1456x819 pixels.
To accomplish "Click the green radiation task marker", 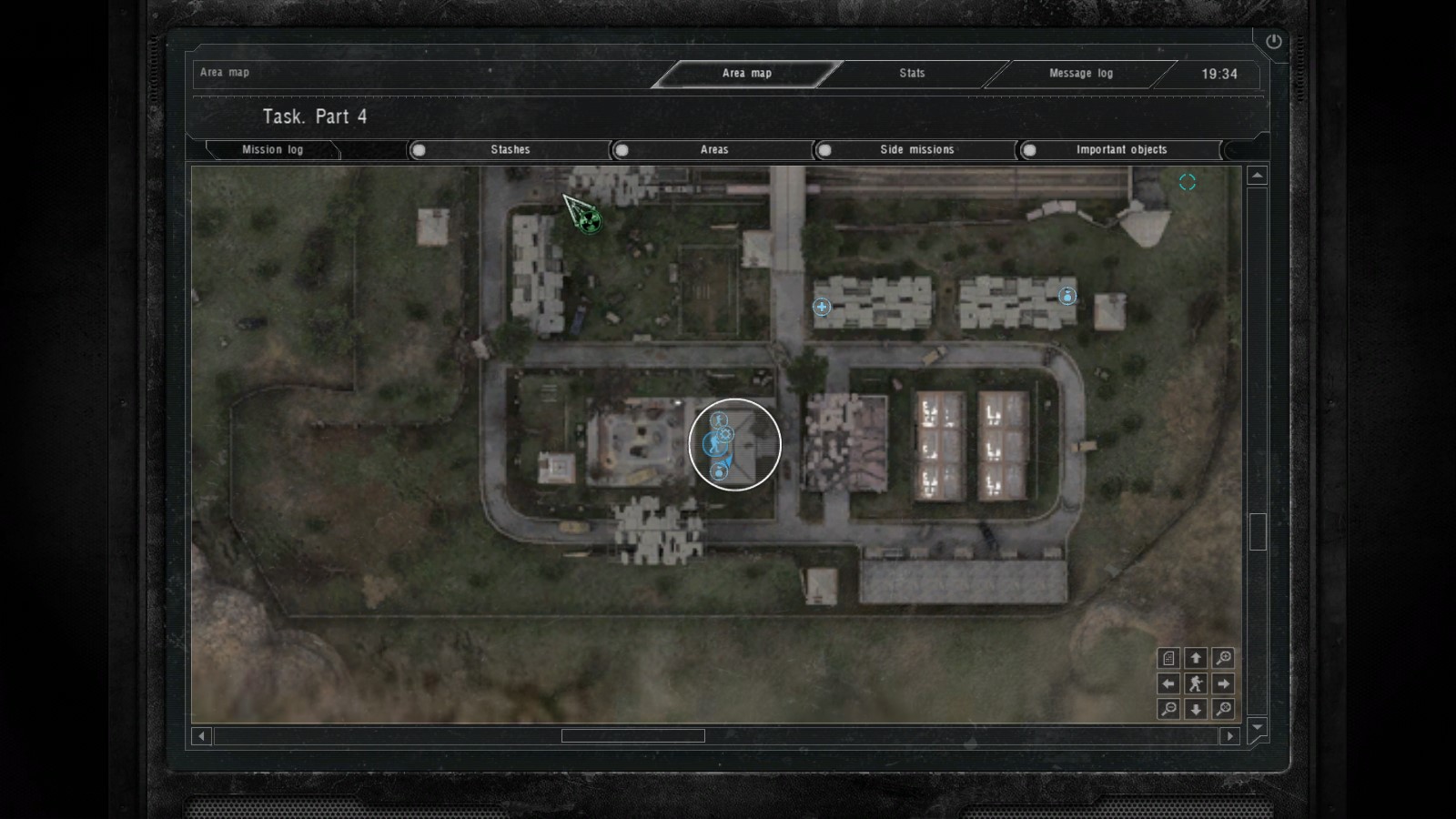I will (590, 219).
